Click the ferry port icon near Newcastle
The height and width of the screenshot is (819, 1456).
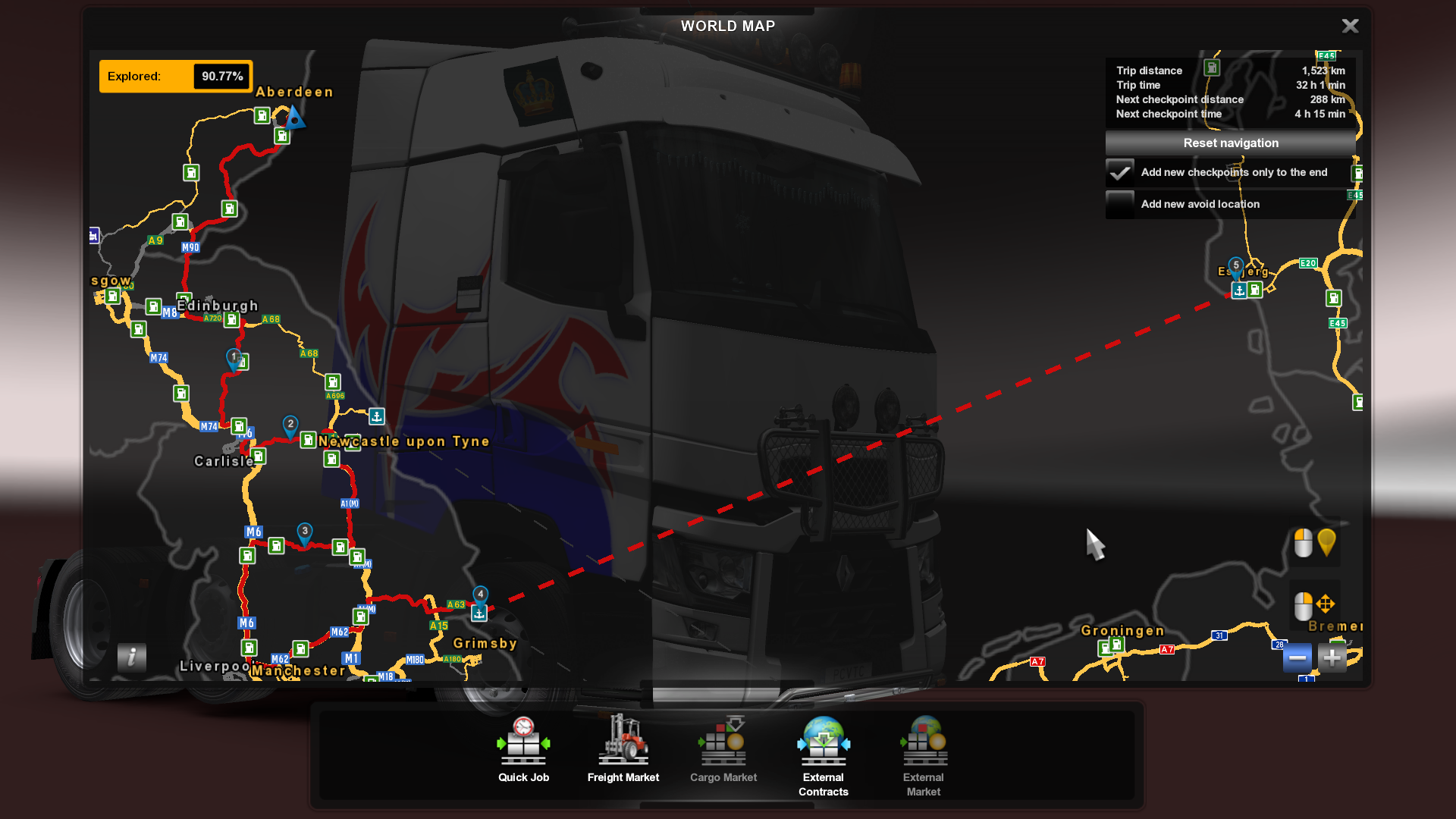point(377,416)
